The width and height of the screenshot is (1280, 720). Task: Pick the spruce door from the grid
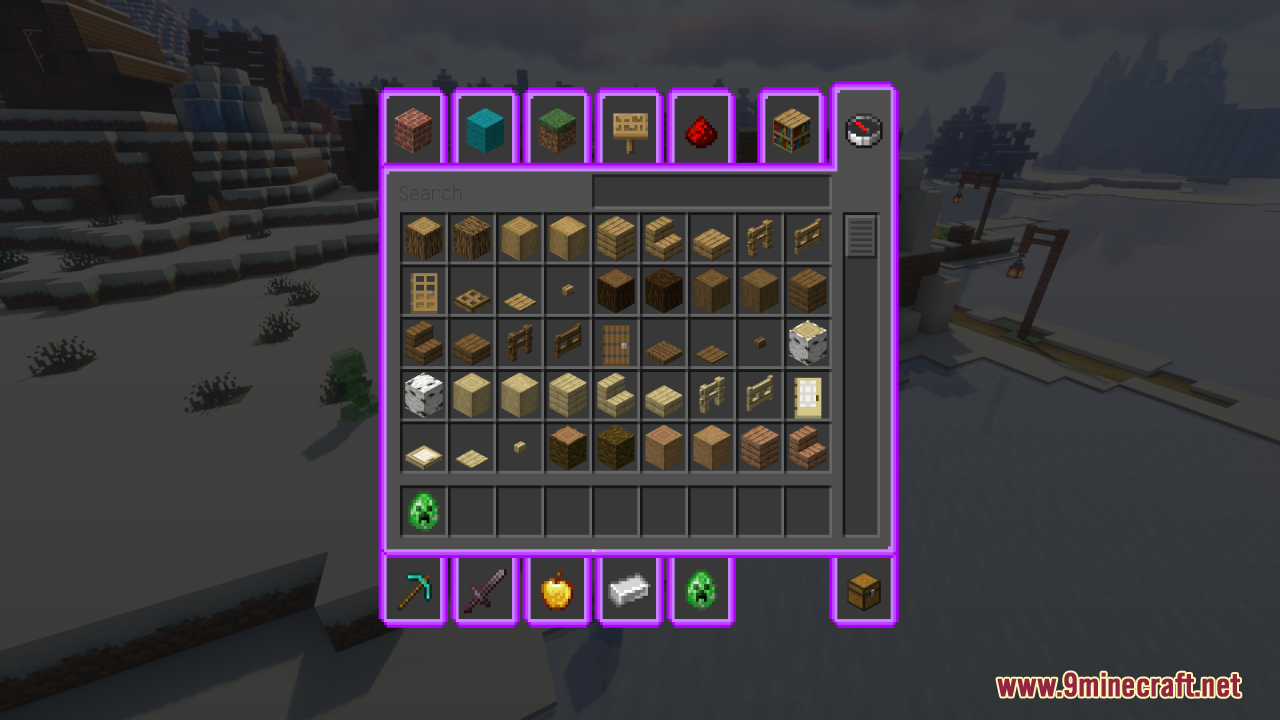(615, 341)
